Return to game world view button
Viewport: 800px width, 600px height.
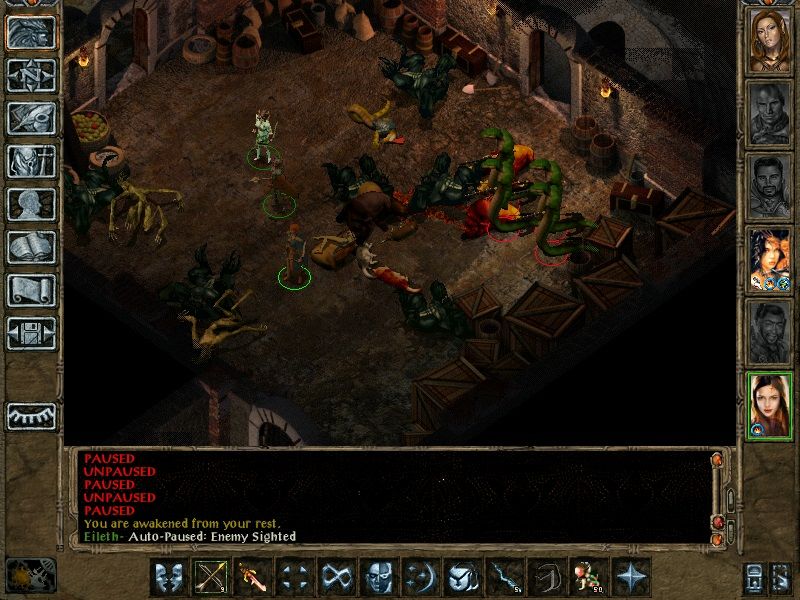31,32
